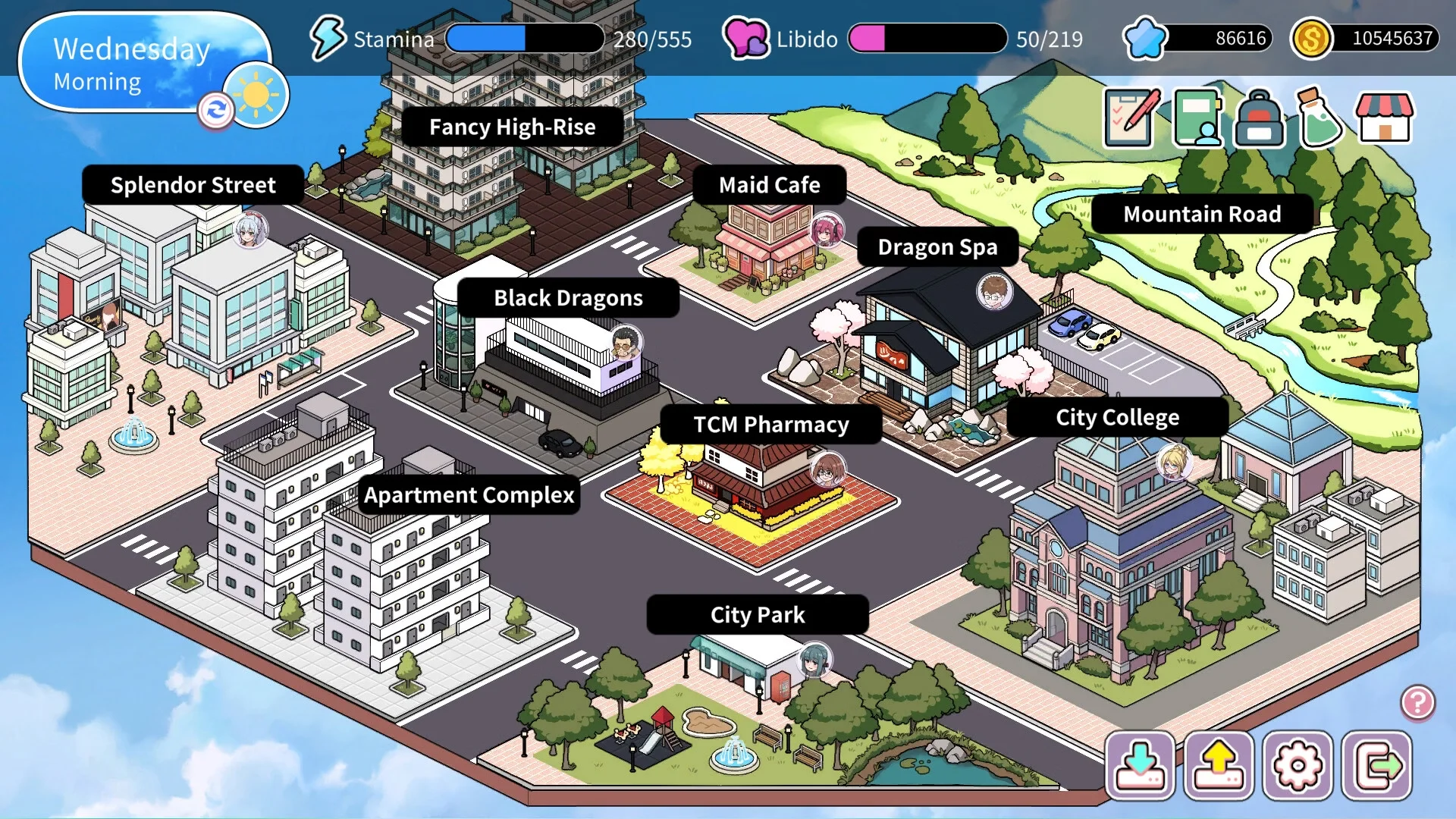1456x819 pixels.
Task: Click the pink question mark help button
Action: click(x=1417, y=703)
